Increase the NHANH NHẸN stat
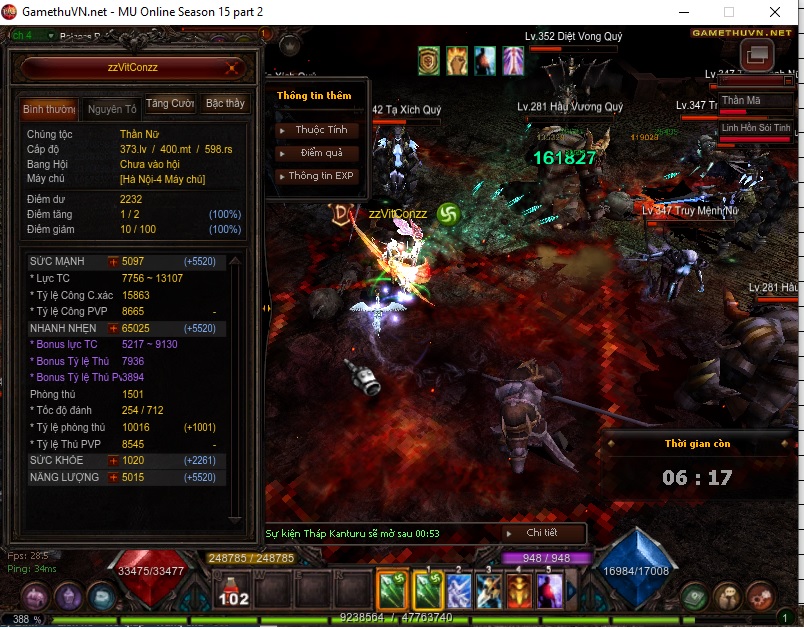 [x=113, y=328]
